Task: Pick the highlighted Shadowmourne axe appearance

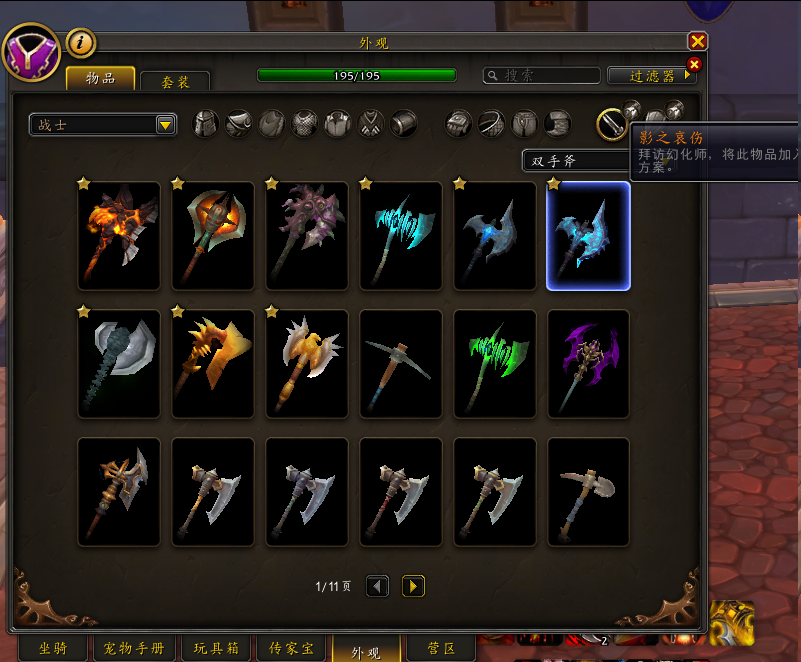Action: click(x=588, y=236)
